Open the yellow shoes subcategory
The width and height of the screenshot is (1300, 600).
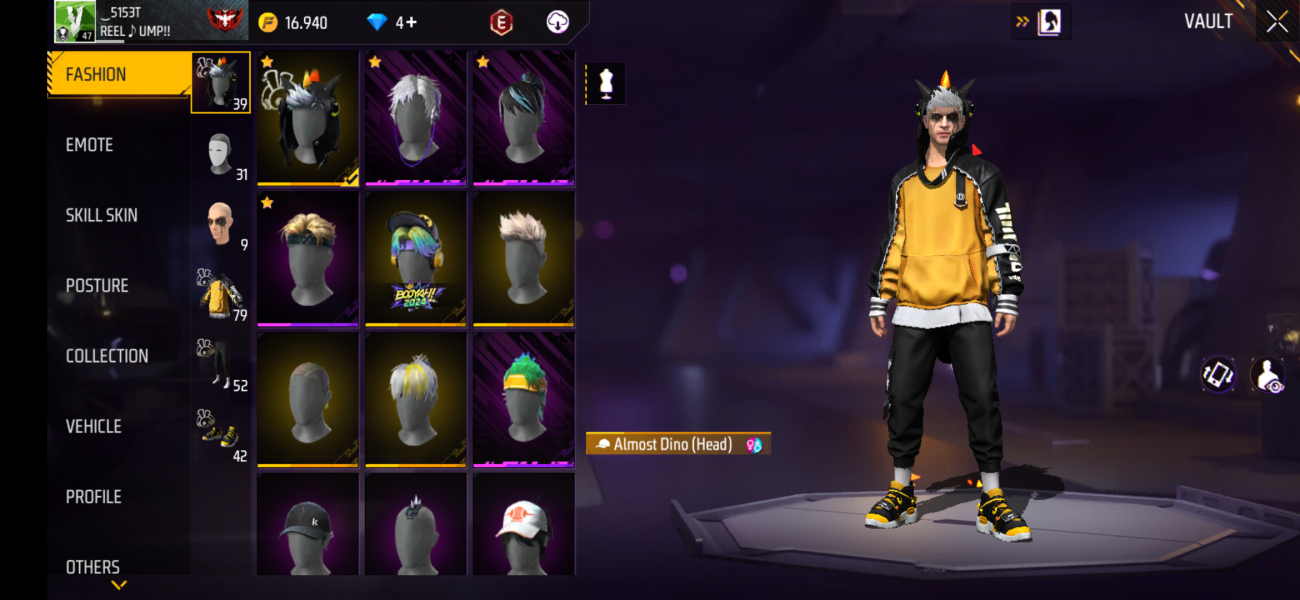coord(221,436)
